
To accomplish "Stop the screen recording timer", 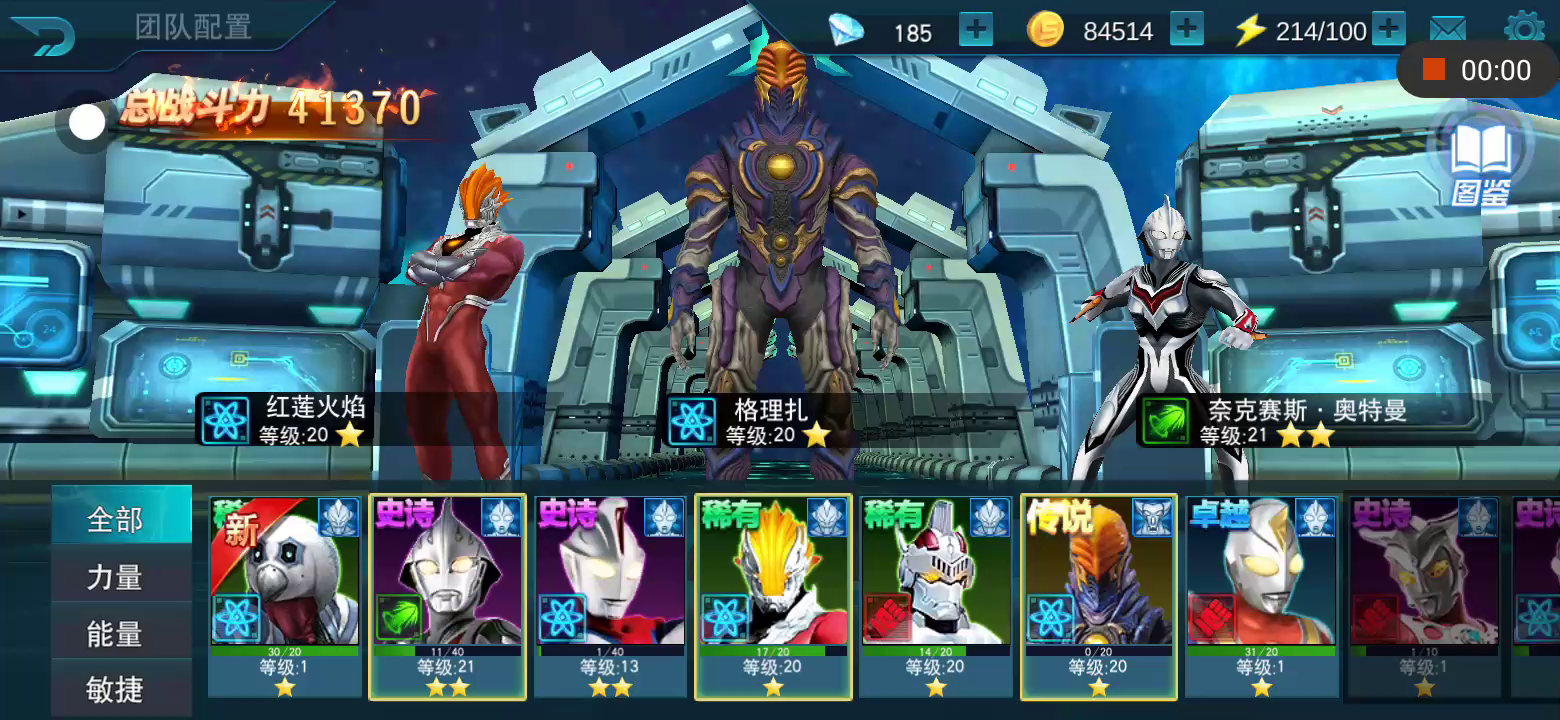I will (1434, 69).
